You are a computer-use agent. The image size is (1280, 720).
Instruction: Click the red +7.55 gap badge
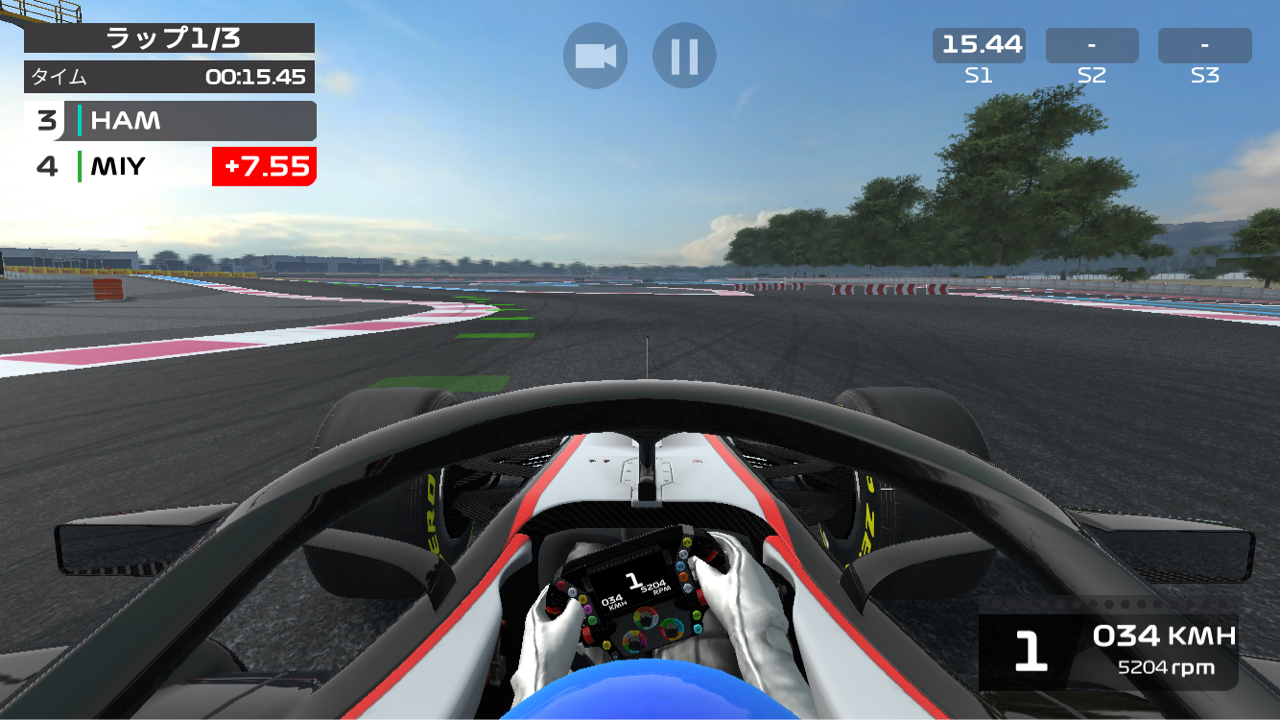coord(263,167)
